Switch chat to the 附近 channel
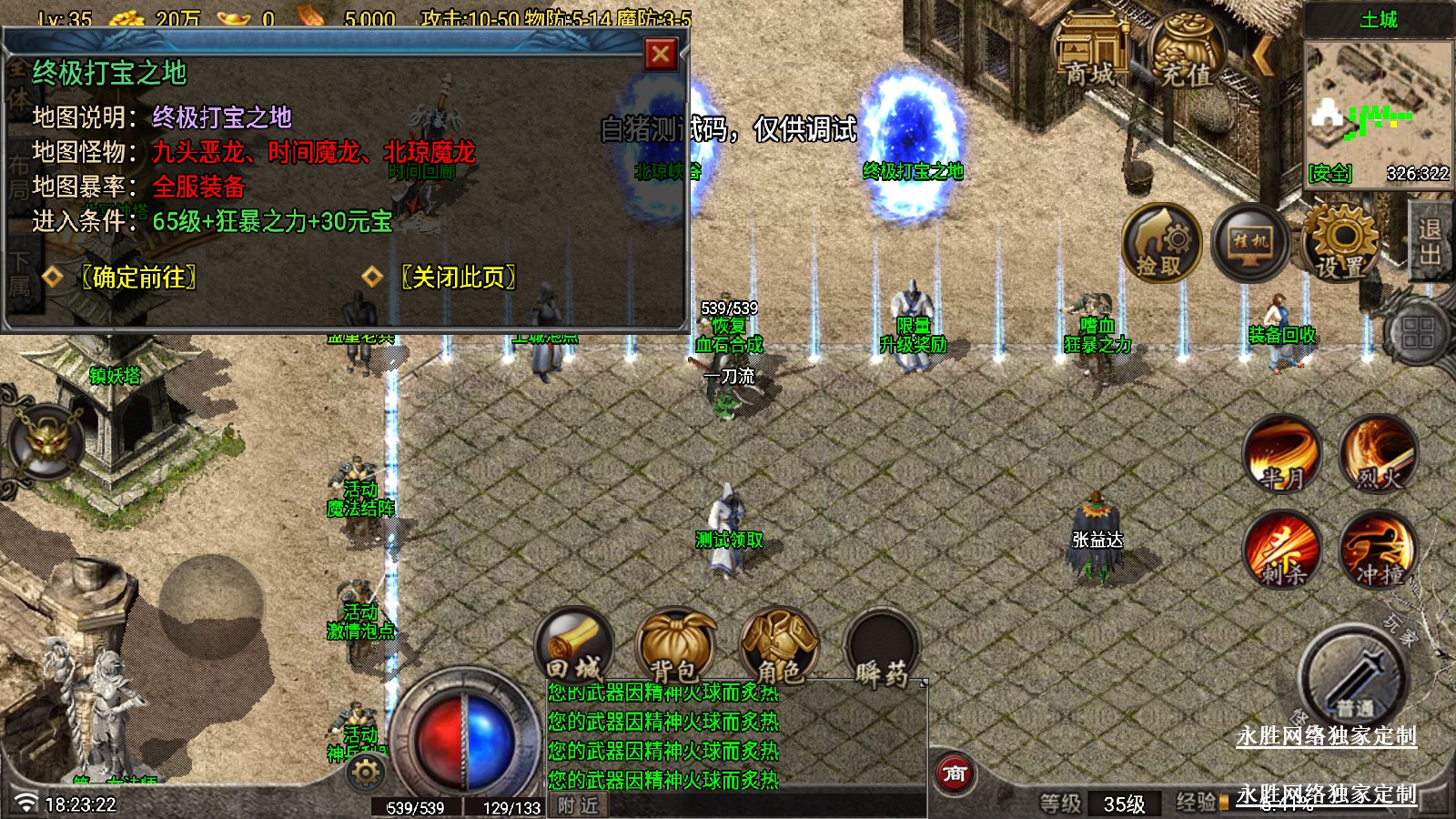This screenshot has width=1456, height=819. (x=578, y=805)
